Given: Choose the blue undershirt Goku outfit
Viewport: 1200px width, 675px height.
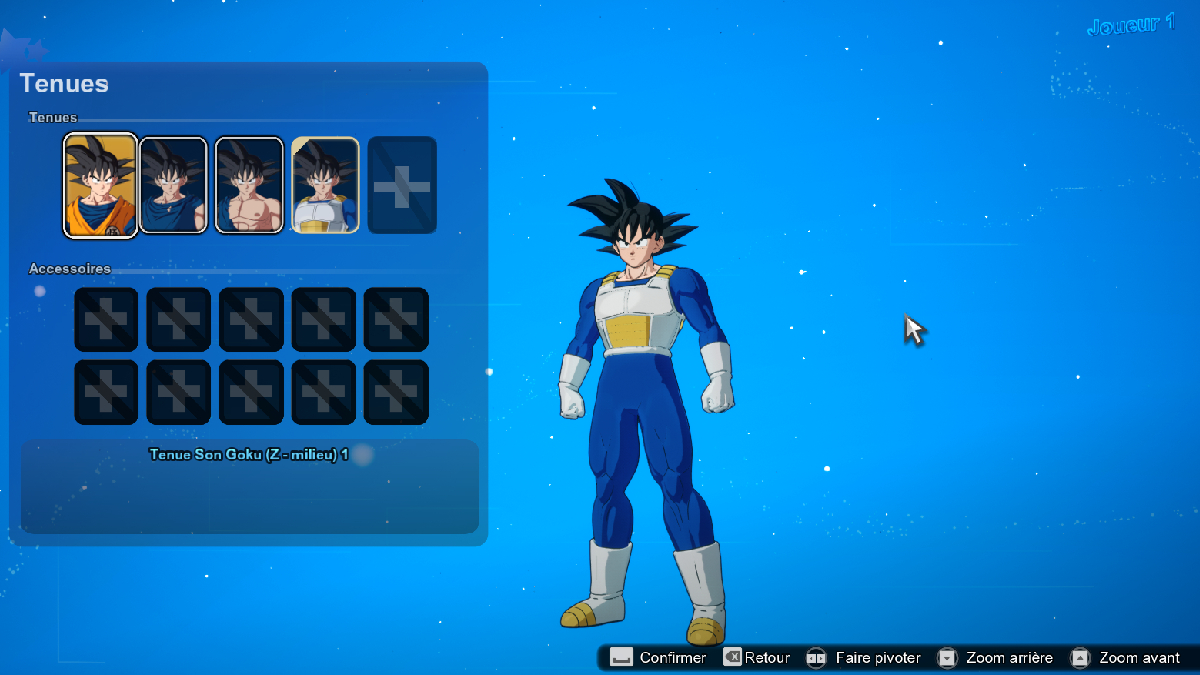Looking at the screenshot, I should pos(173,185).
